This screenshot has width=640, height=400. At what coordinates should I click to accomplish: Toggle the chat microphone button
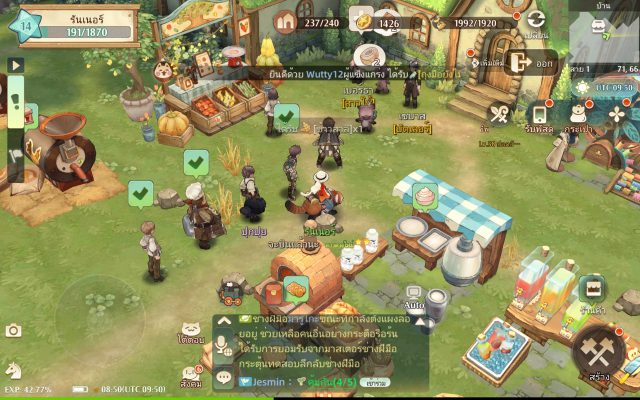(223, 343)
